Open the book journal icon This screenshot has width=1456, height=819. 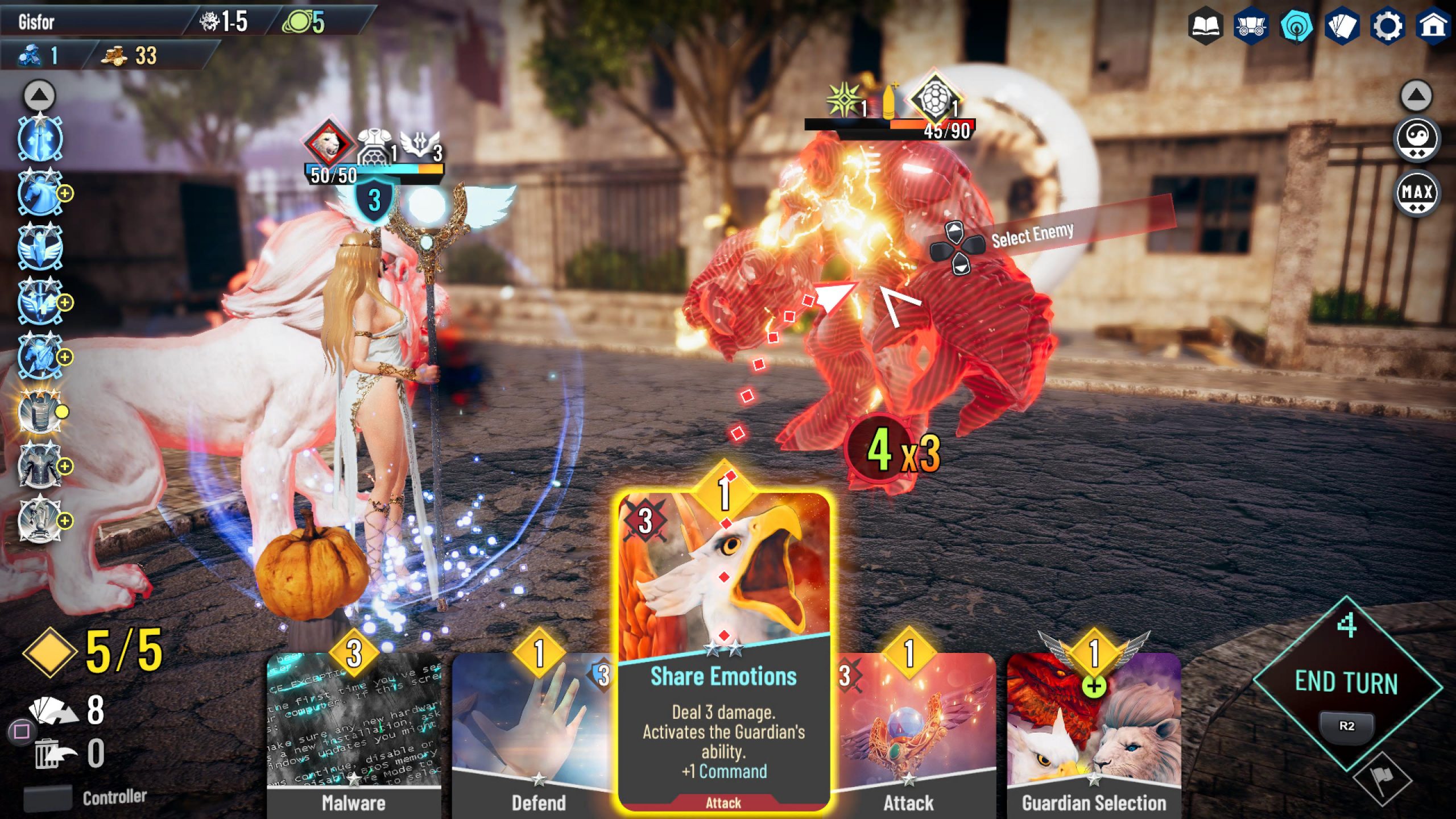click(x=1205, y=26)
